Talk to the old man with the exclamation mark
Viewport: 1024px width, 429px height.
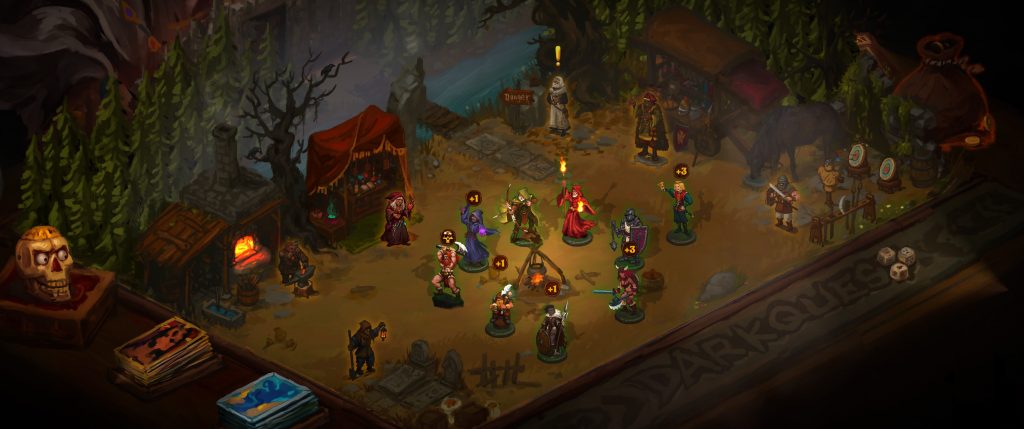pyautogui.click(x=558, y=103)
